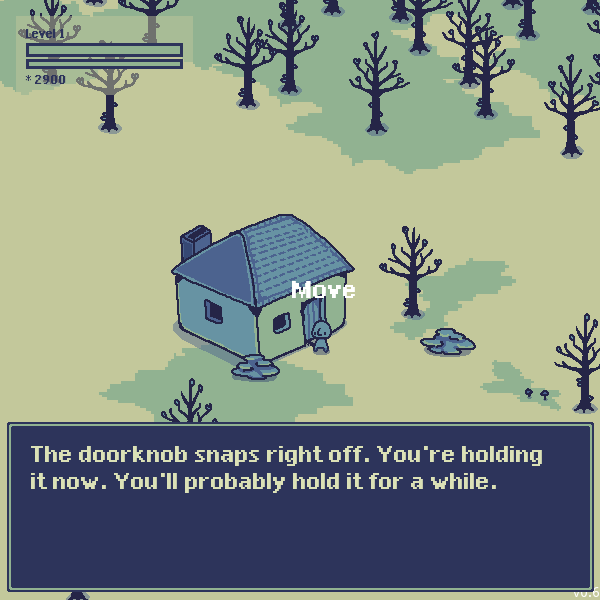
Task: Click the Move action label
Action: pyautogui.click(x=323, y=290)
